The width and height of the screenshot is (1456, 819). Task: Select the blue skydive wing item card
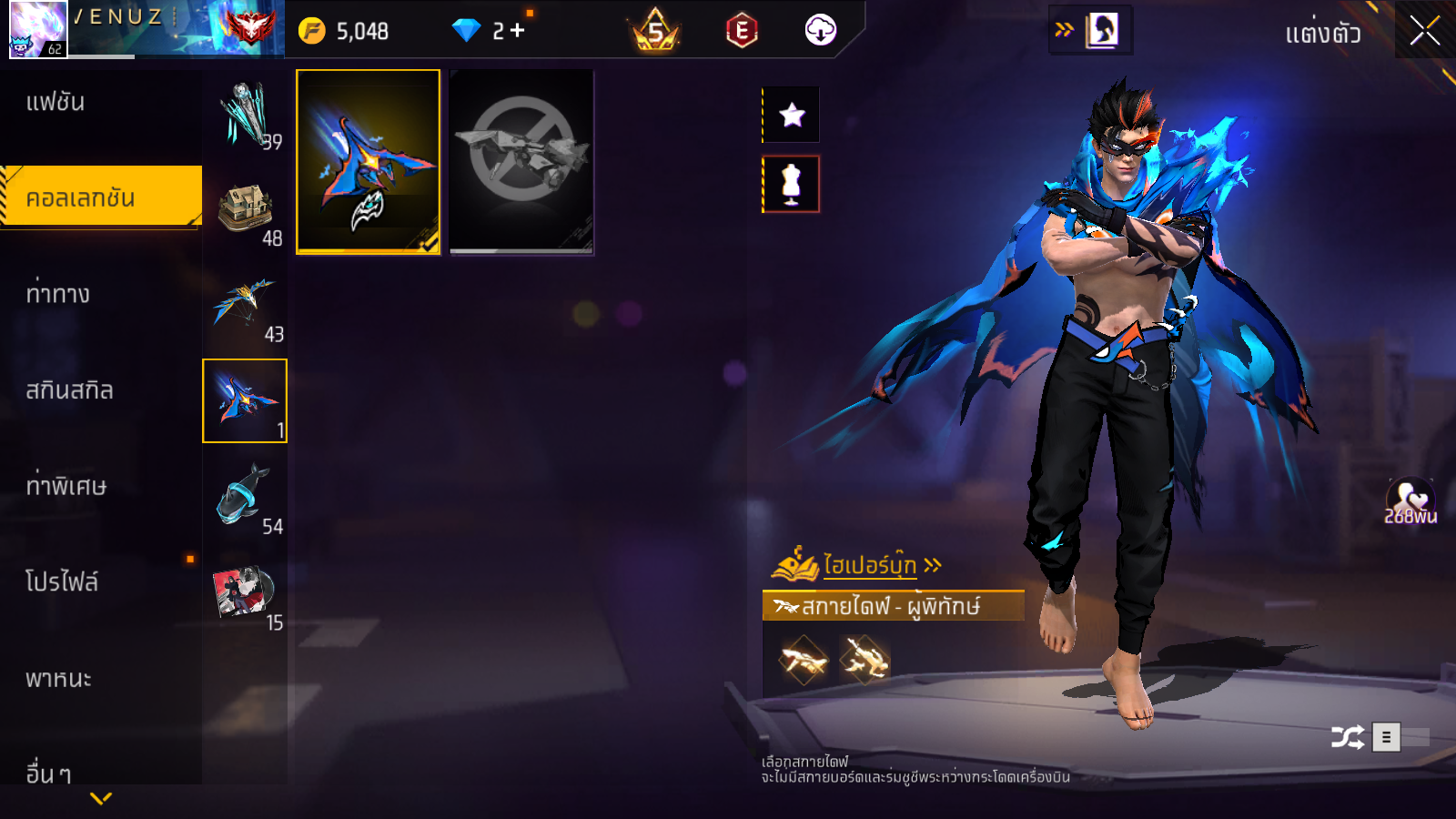[x=369, y=161]
